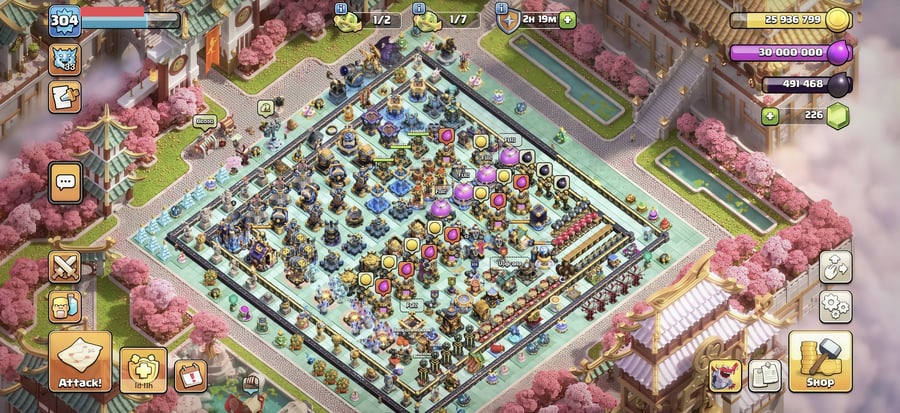Open the blue league badge icon
900x413 pixels.
65,57
